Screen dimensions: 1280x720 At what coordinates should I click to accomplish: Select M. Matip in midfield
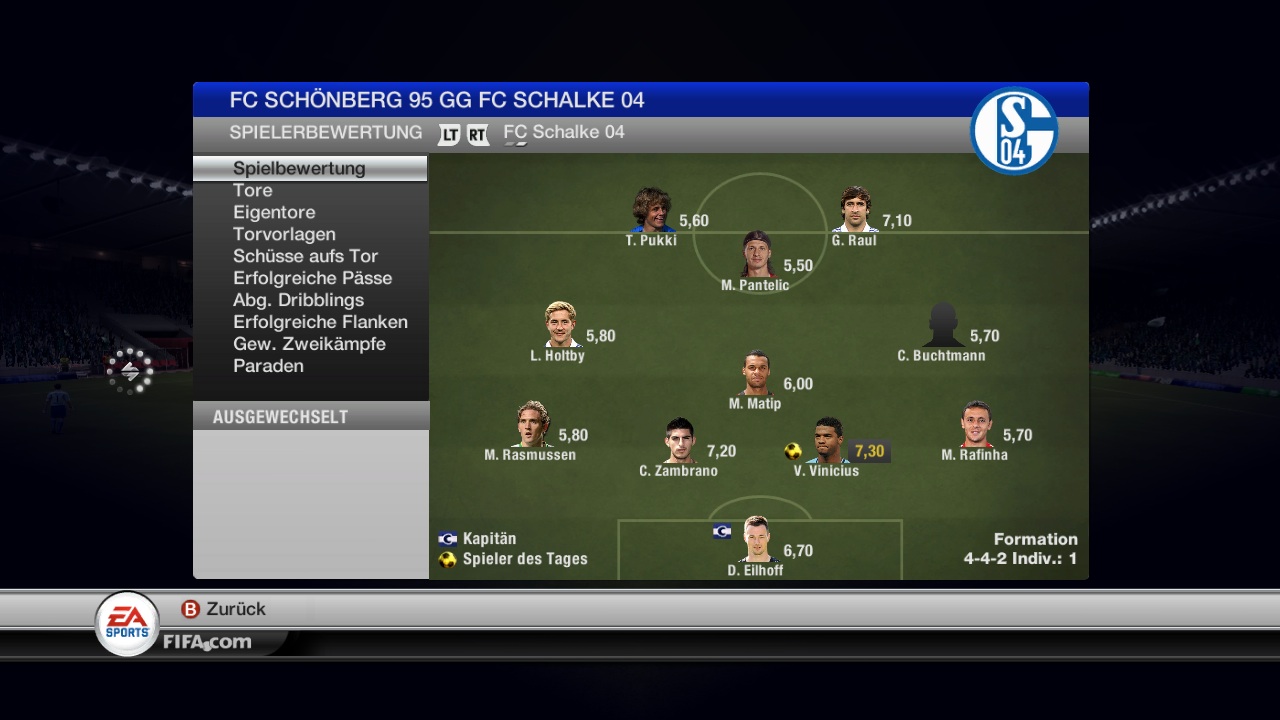click(x=756, y=373)
